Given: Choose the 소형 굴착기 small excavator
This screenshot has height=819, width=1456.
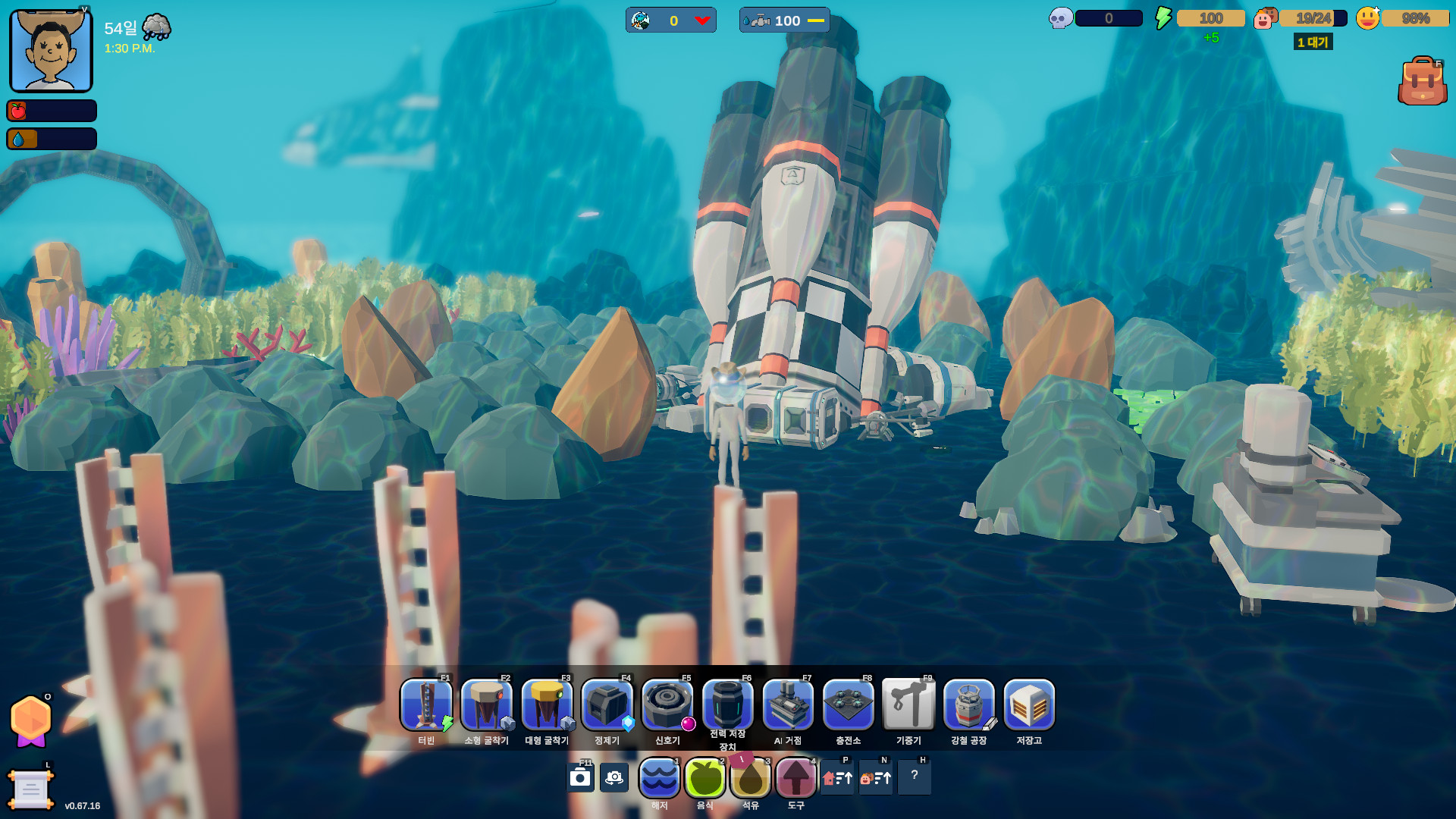Looking at the screenshot, I should (x=486, y=704).
